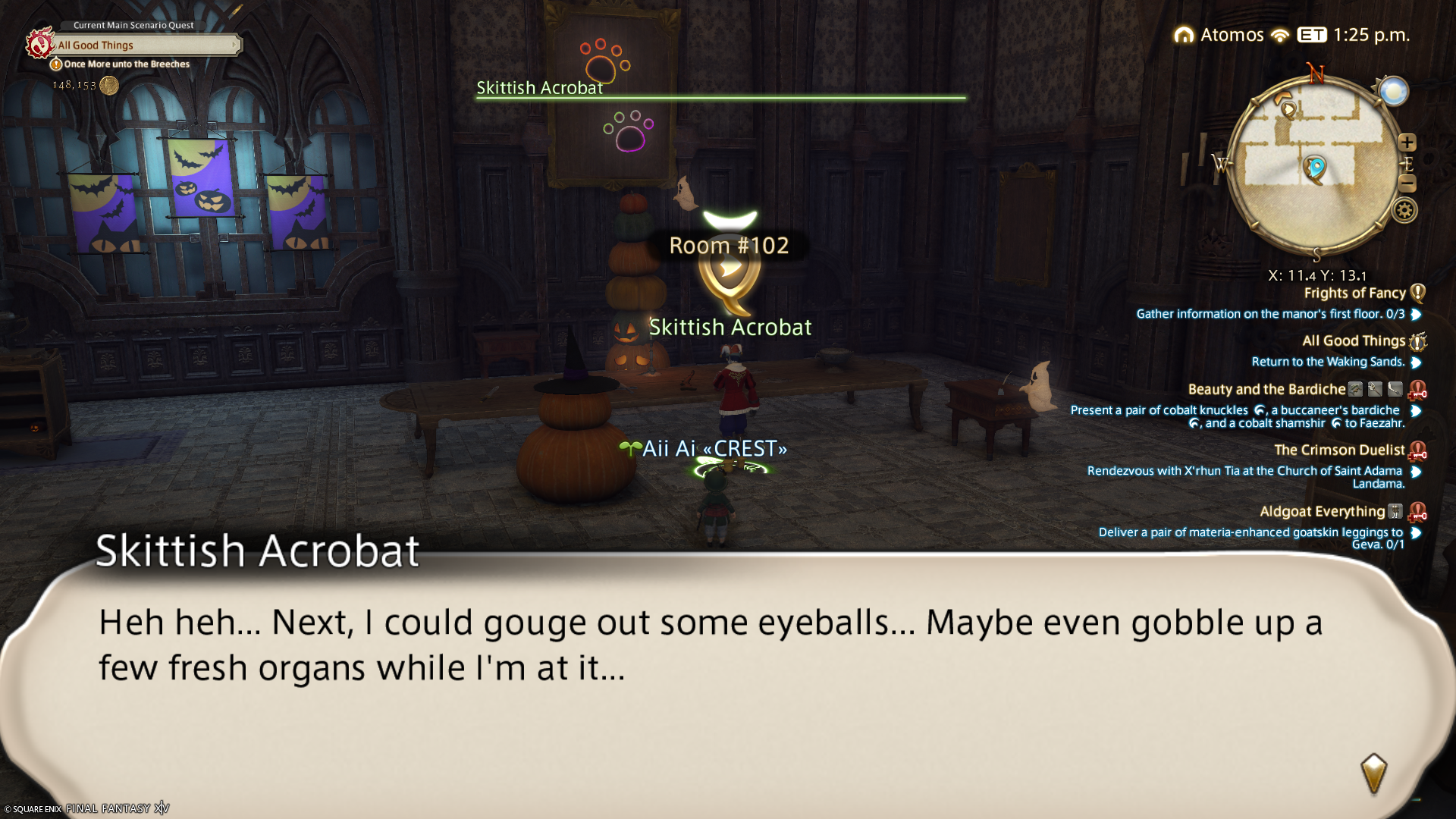The height and width of the screenshot is (819, 1456).
Task: Toggle the ET clock display
Action: pyautogui.click(x=1311, y=35)
